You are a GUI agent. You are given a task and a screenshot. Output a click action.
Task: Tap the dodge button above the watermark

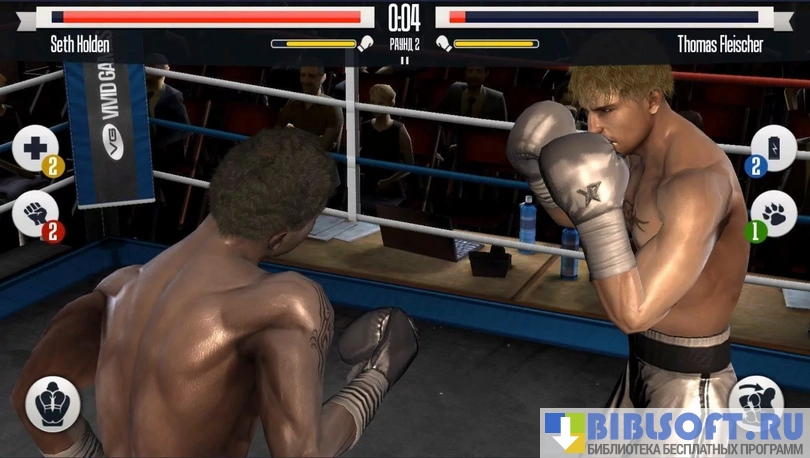(757, 394)
